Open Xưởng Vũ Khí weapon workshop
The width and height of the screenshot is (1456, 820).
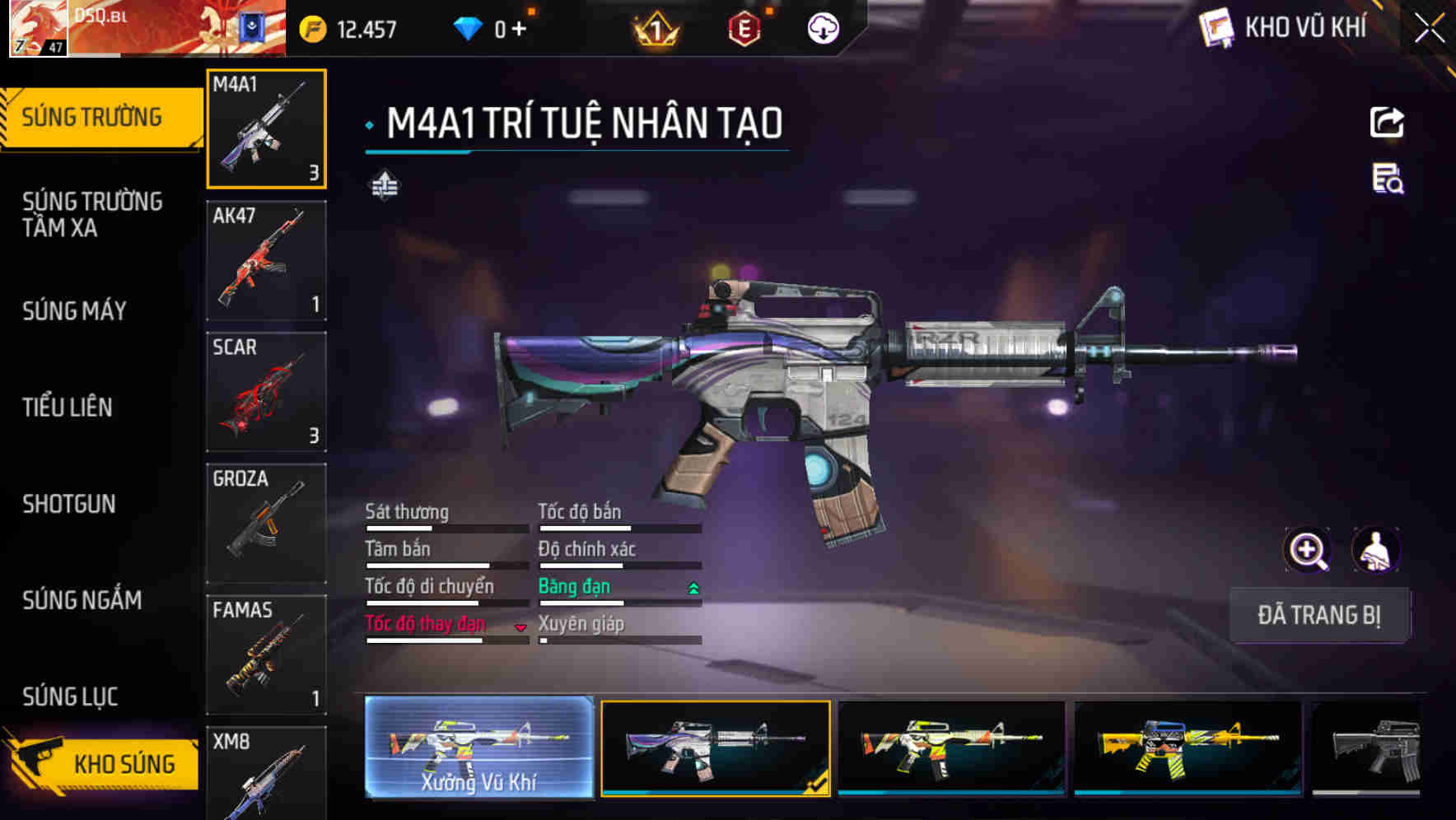[x=478, y=748]
